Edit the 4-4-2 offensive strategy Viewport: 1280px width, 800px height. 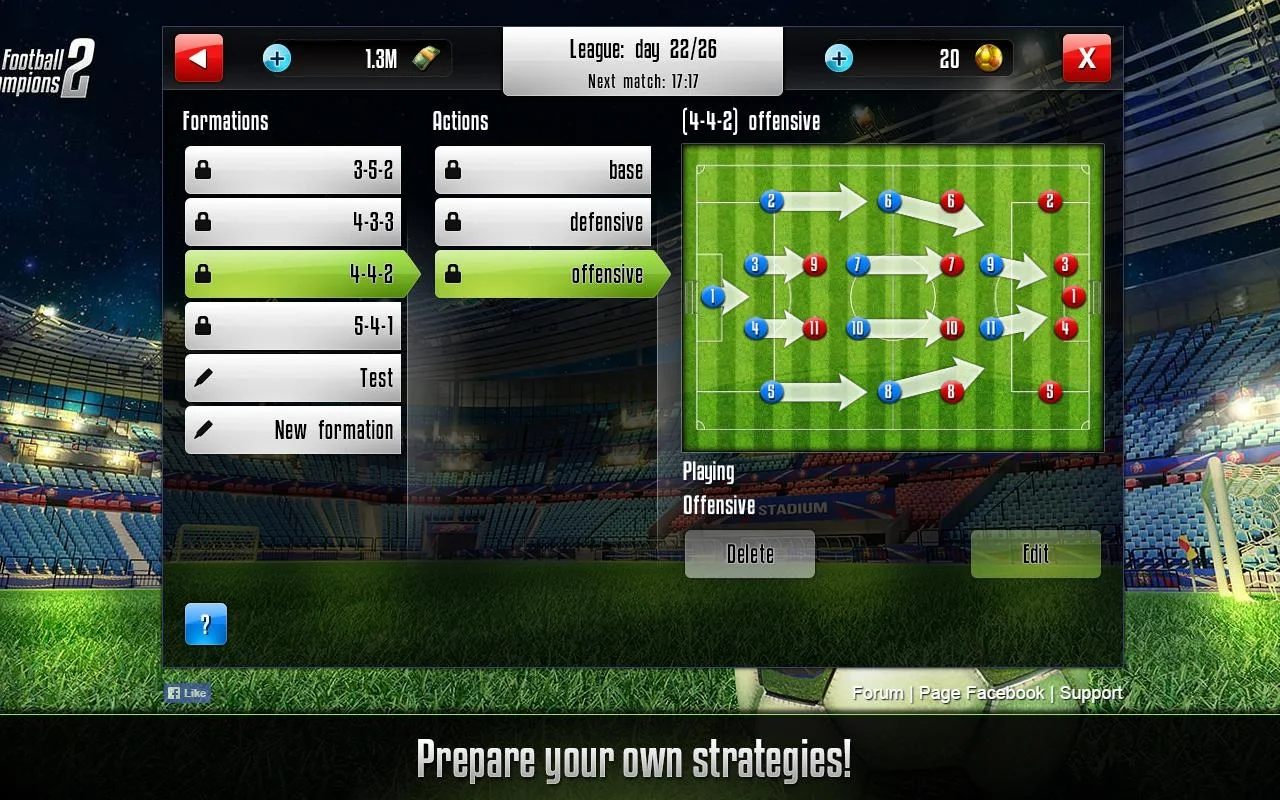click(x=1035, y=554)
